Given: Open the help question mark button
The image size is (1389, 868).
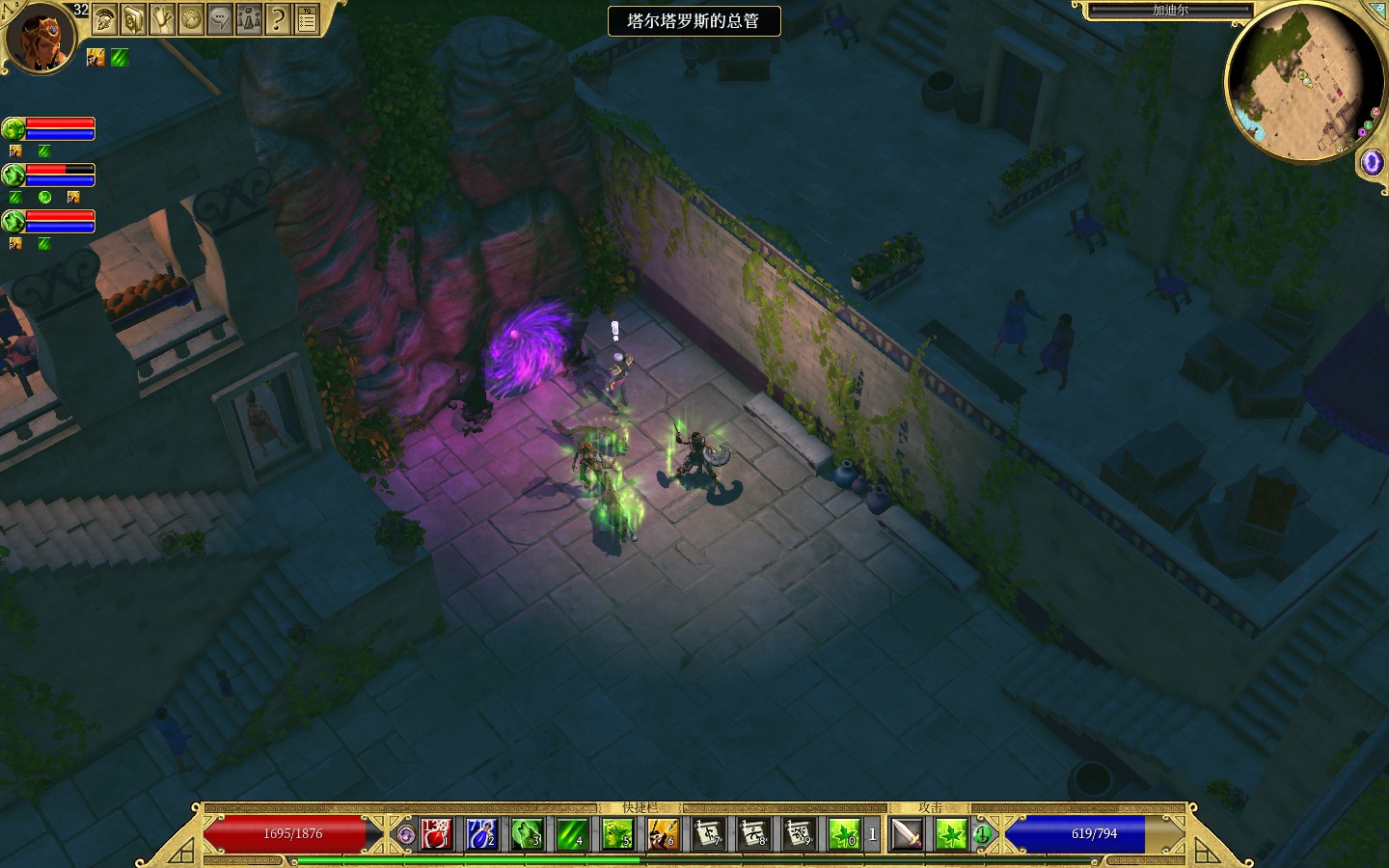Looking at the screenshot, I should point(278,18).
